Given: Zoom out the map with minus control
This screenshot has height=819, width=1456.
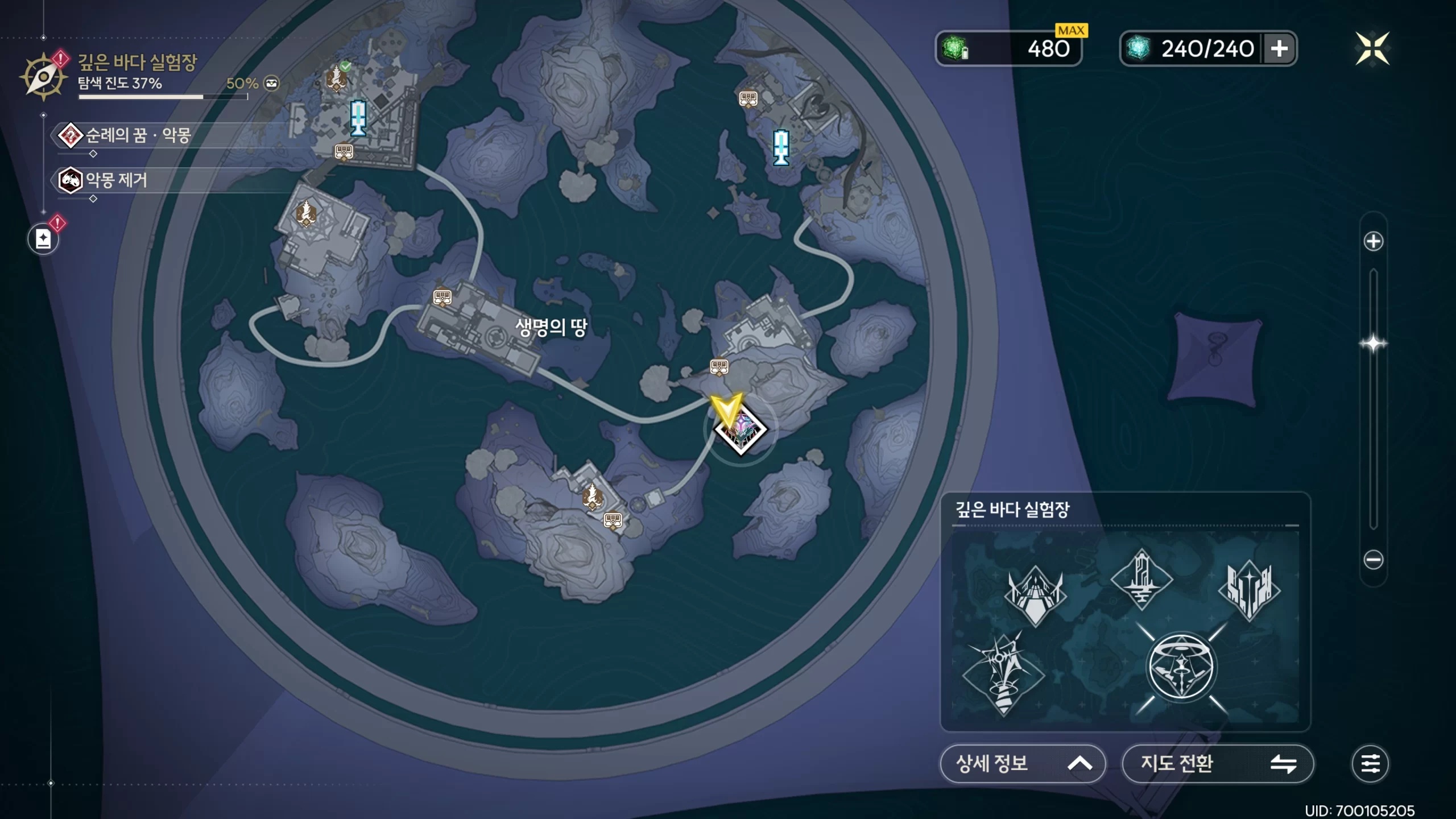Looking at the screenshot, I should 1373,560.
